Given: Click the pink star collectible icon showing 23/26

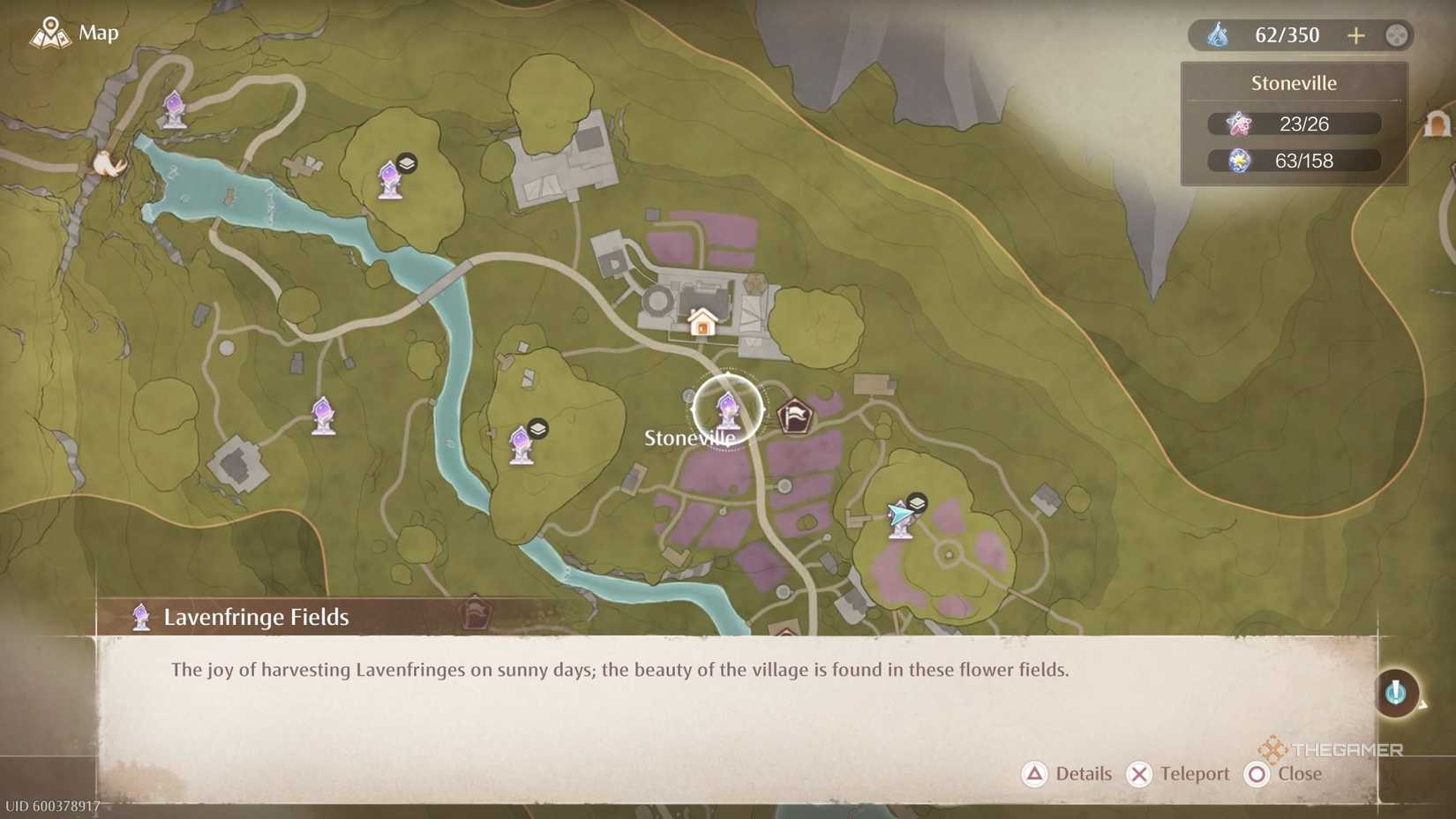Looking at the screenshot, I should 1241,124.
